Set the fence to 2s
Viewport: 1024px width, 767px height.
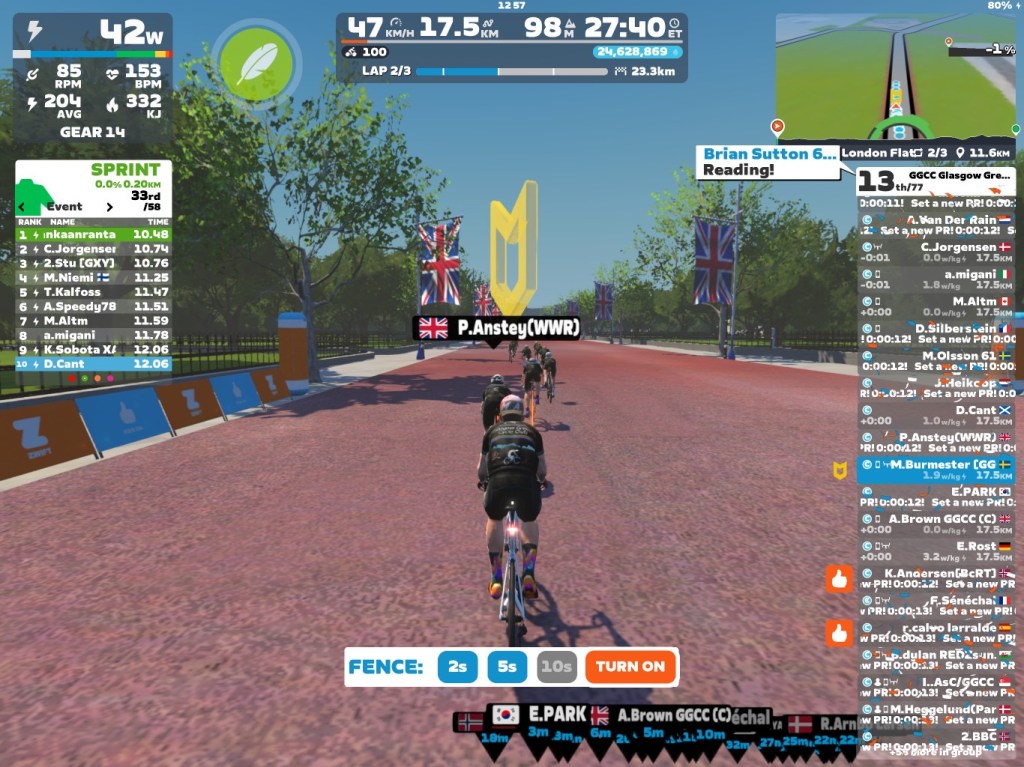coord(457,667)
